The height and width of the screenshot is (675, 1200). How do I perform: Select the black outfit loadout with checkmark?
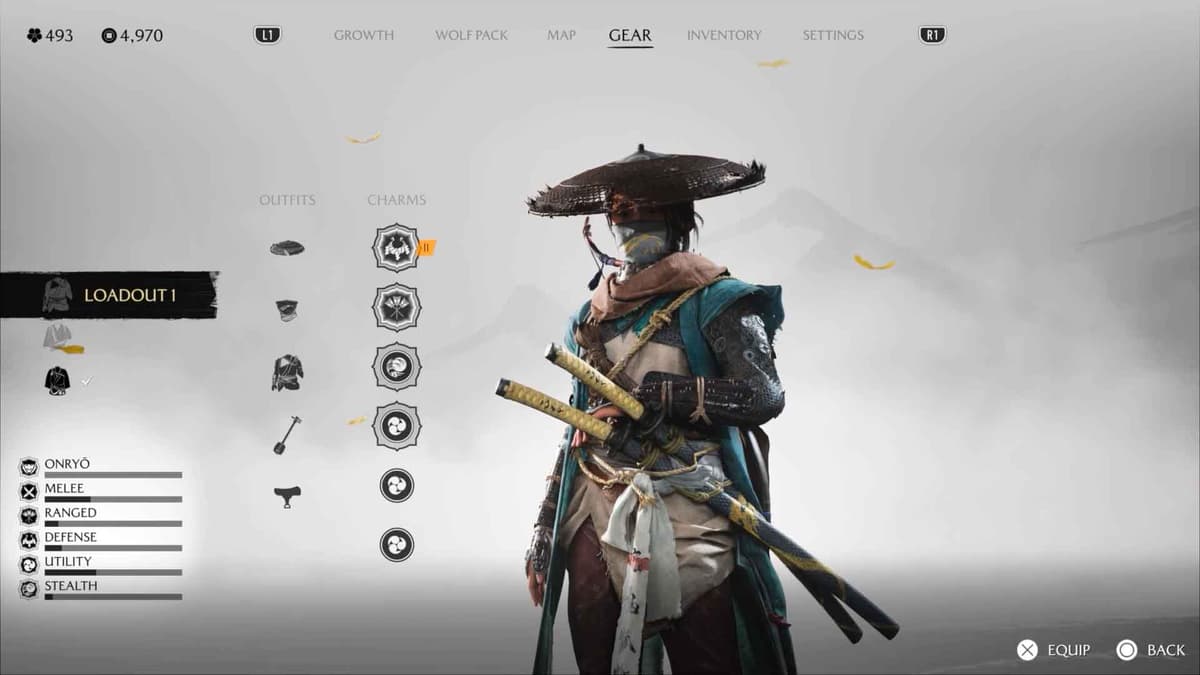58,380
